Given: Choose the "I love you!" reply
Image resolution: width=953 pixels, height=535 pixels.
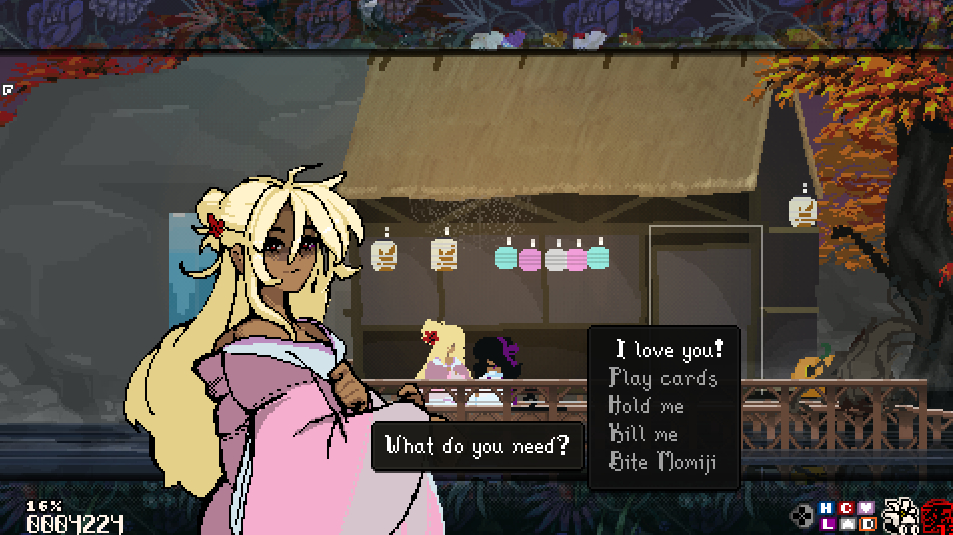Looking at the screenshot, I should (x=669, y=350).
